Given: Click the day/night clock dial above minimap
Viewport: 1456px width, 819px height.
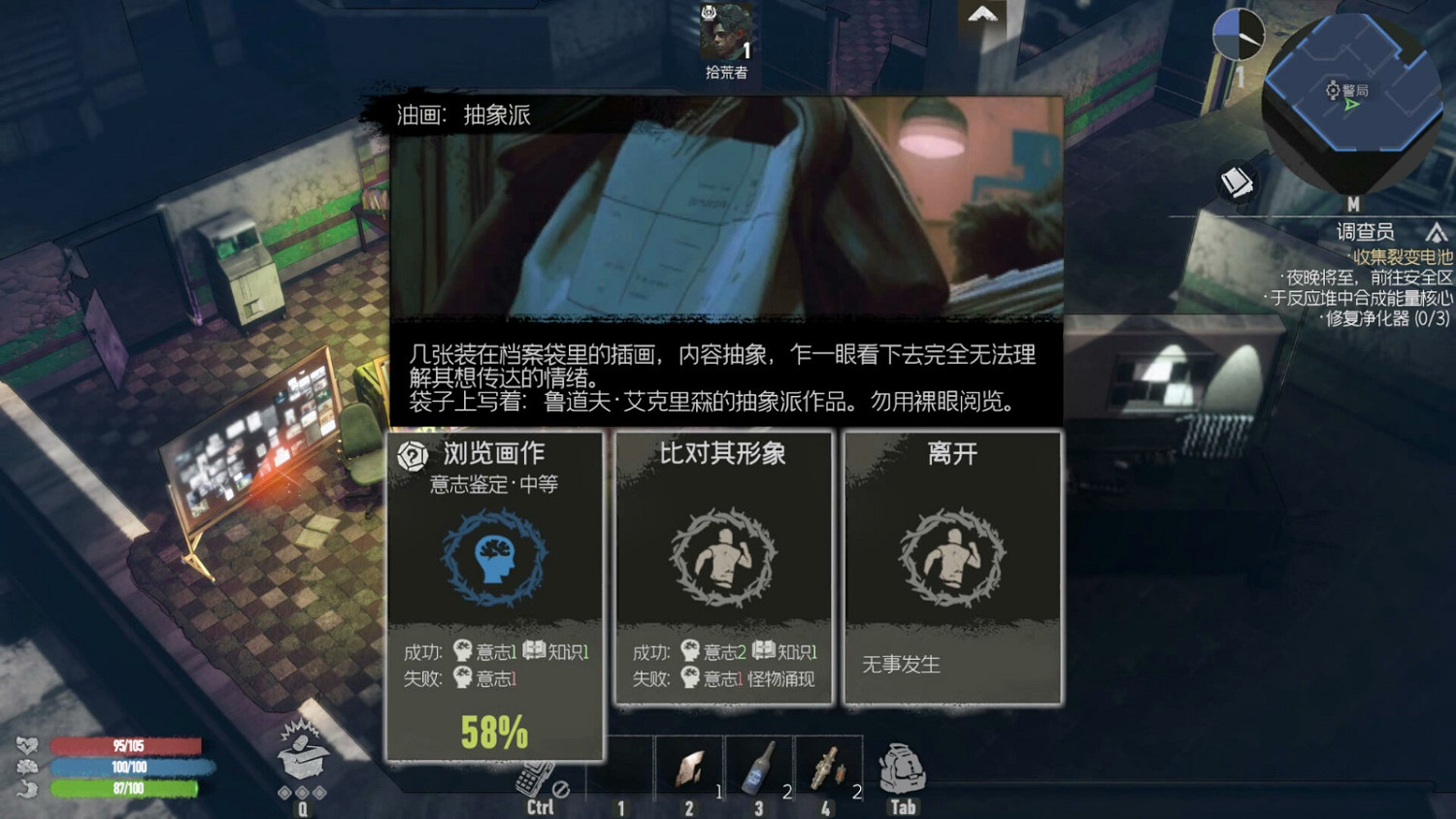Looking at the screenshot, I should coord(1240,35).
